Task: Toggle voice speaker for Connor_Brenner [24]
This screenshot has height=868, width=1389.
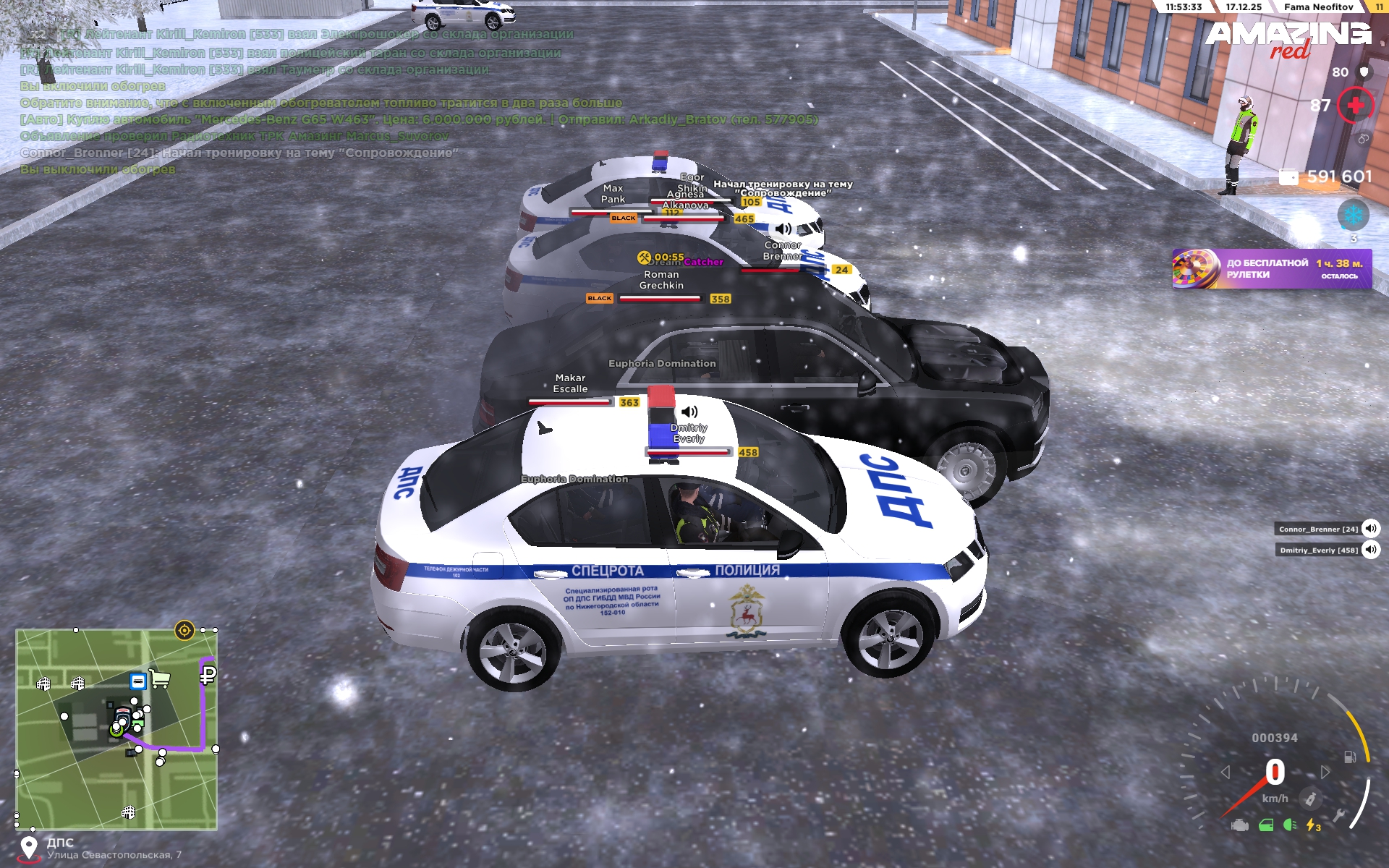Action: click(1370, 529)
